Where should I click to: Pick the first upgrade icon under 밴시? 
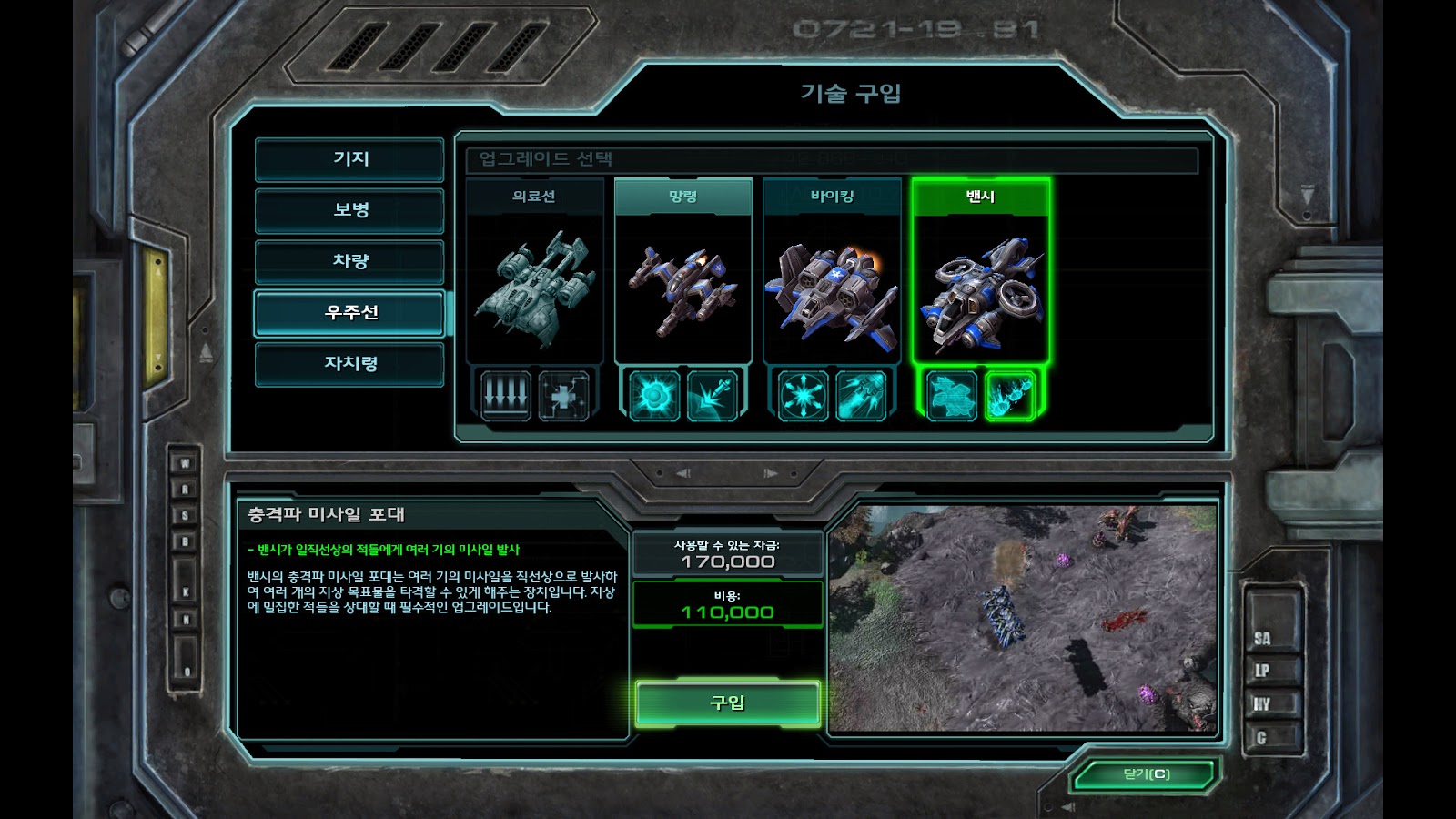952,396
